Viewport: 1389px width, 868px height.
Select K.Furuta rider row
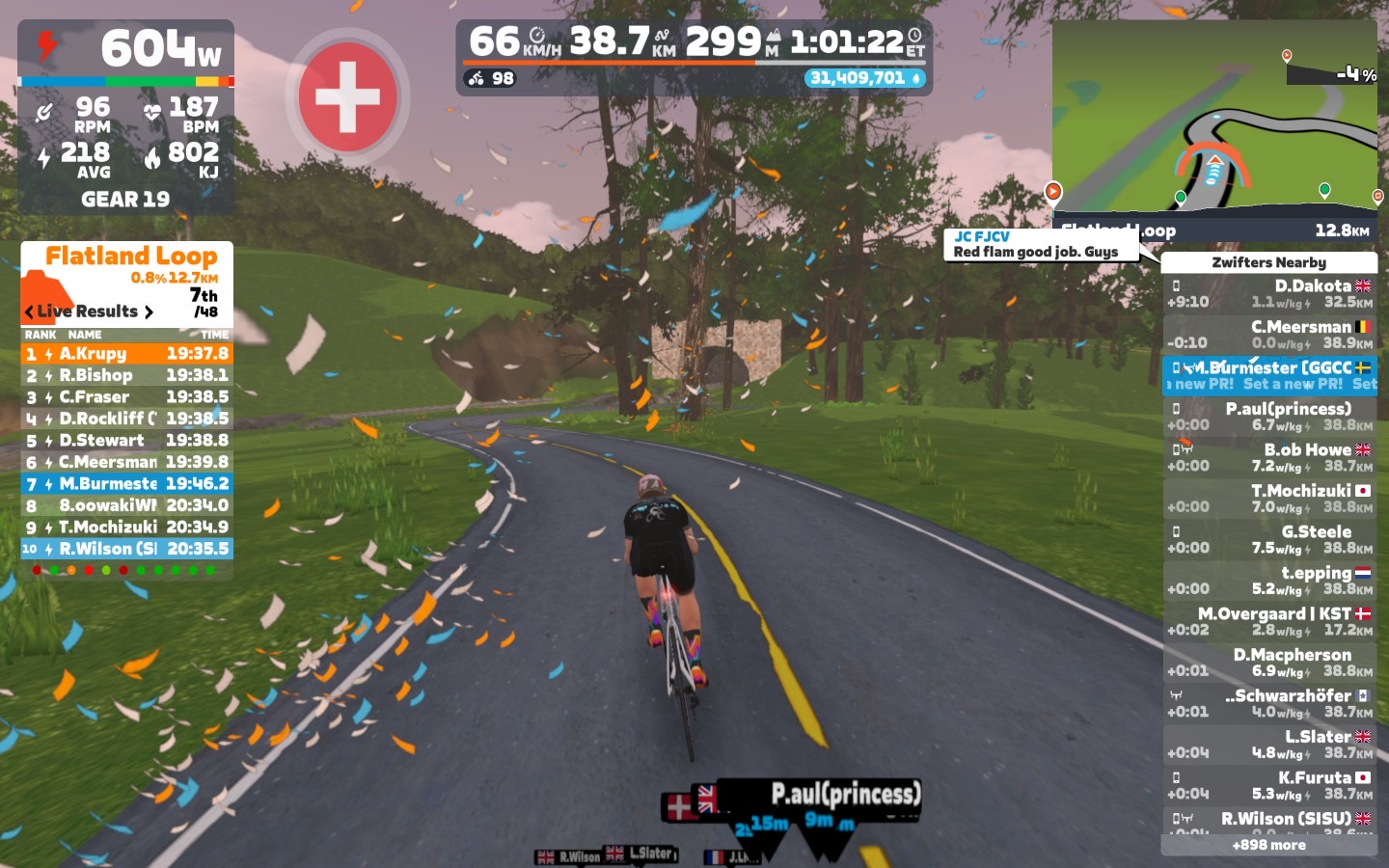tap(1268, 785)
